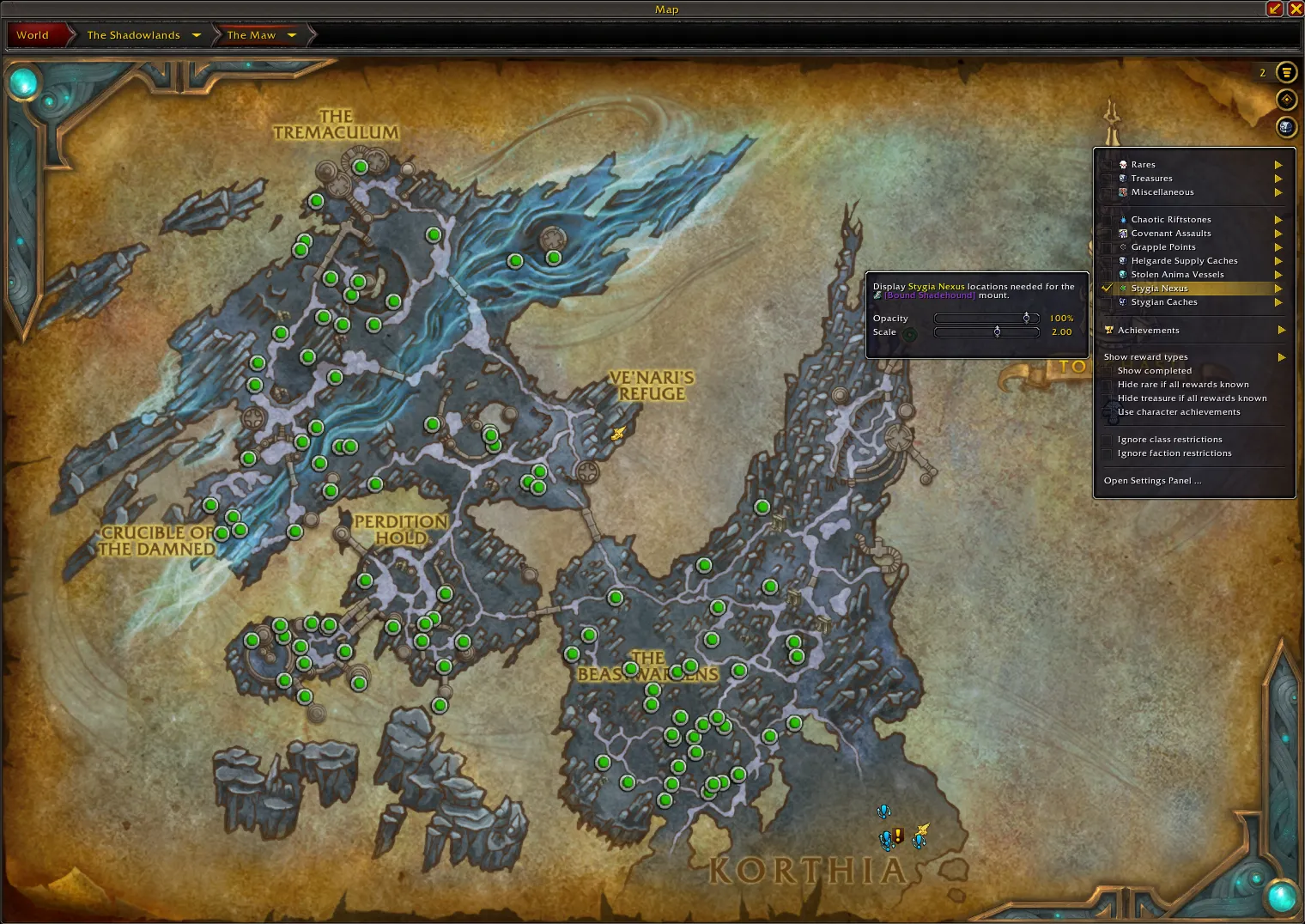Image resolution: width=1305 pixels, height=924 pixels.
Task: Adjust the Opacity slider
Action: [1026, 319]
